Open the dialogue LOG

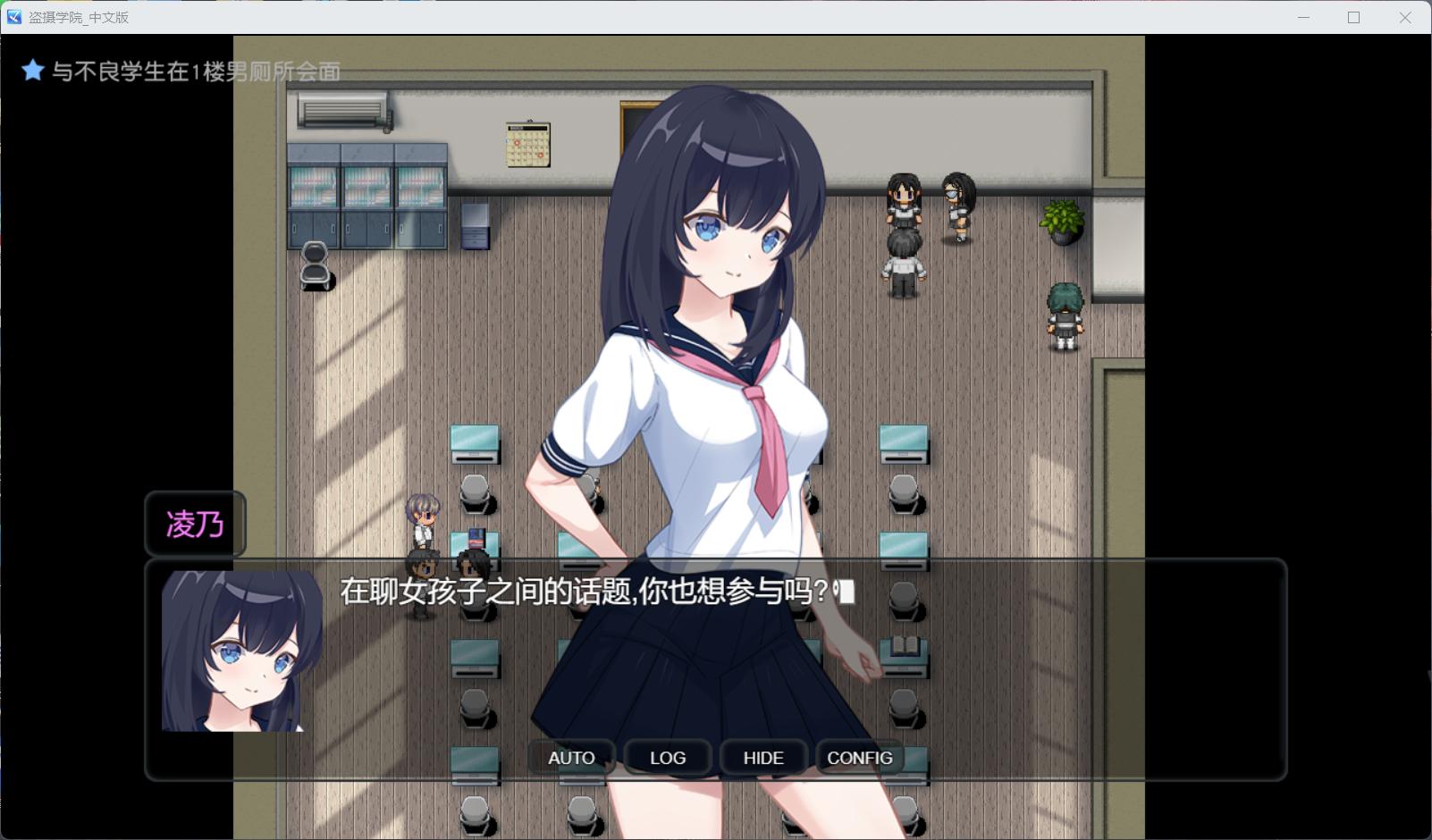(668, 758)
